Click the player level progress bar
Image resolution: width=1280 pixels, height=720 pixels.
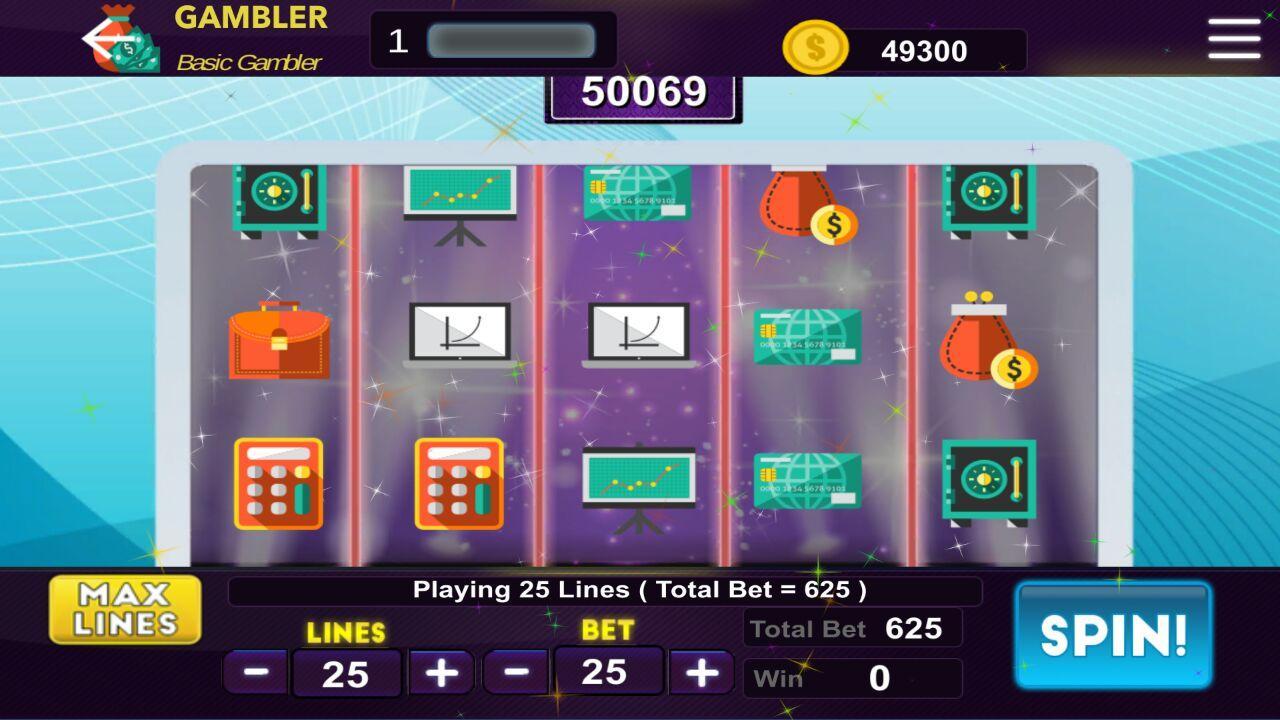click(515, 39)
